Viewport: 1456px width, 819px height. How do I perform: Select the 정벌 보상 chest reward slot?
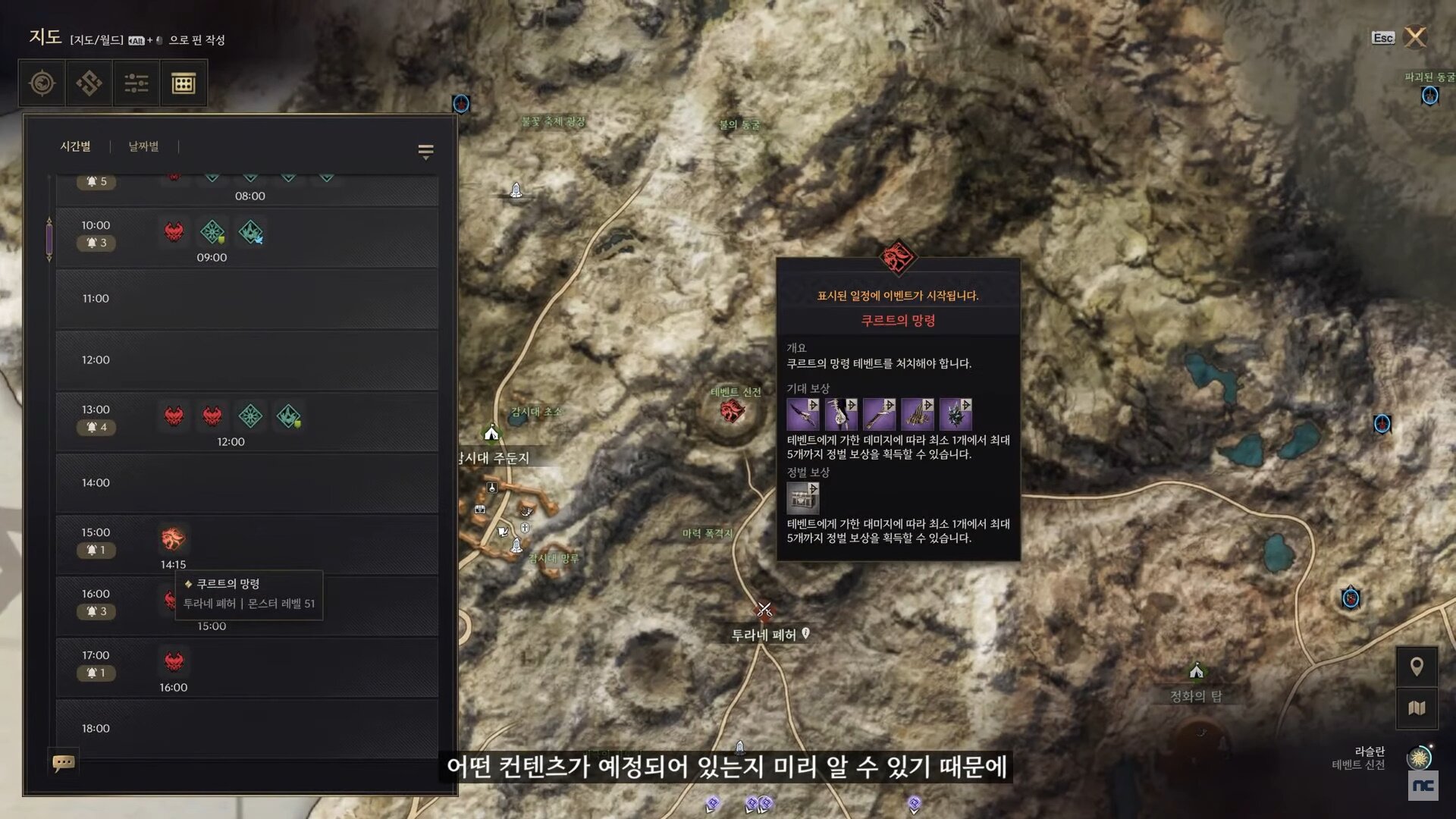click(x=802, y=498)
